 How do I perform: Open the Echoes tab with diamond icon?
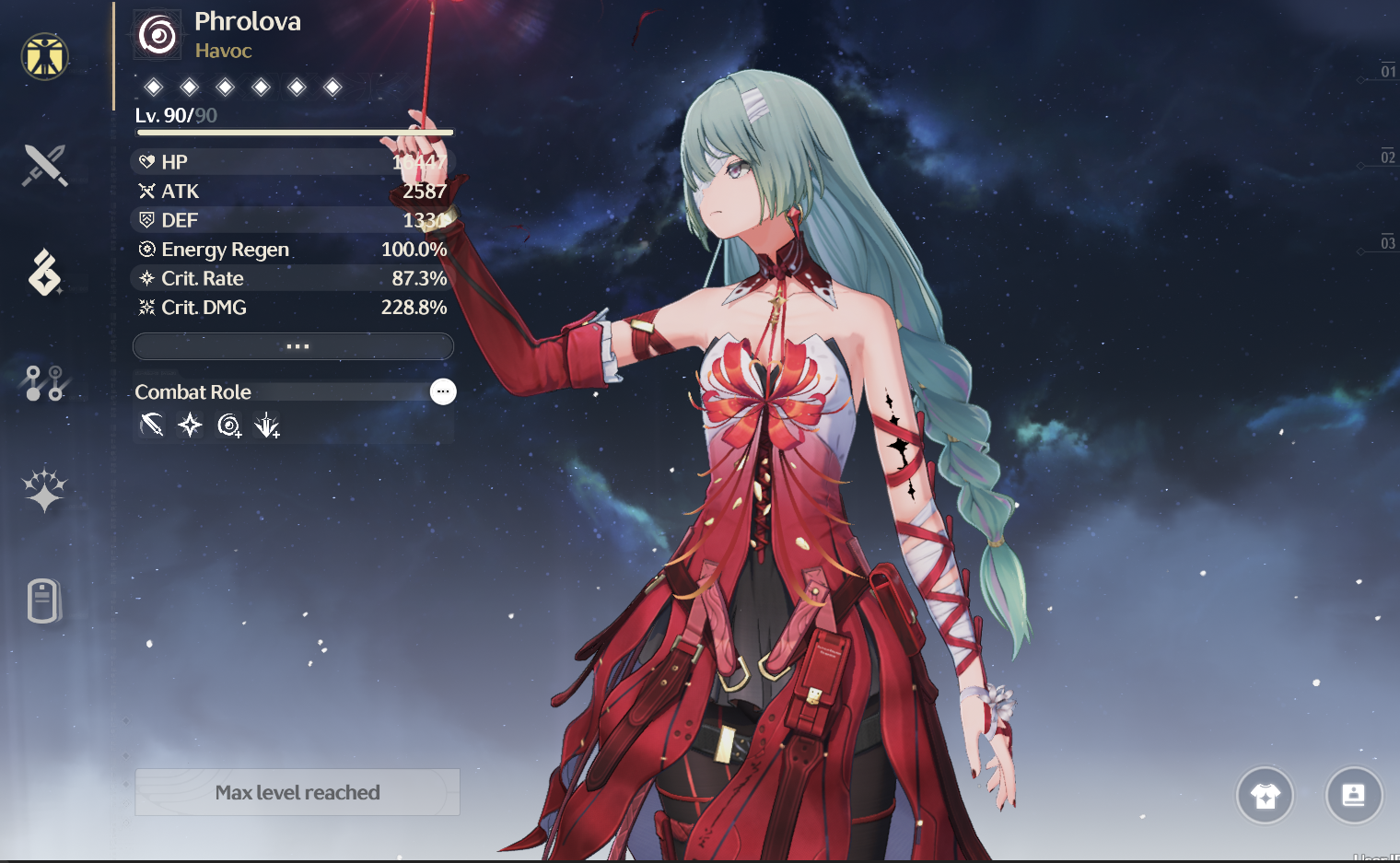pos(44,274)
